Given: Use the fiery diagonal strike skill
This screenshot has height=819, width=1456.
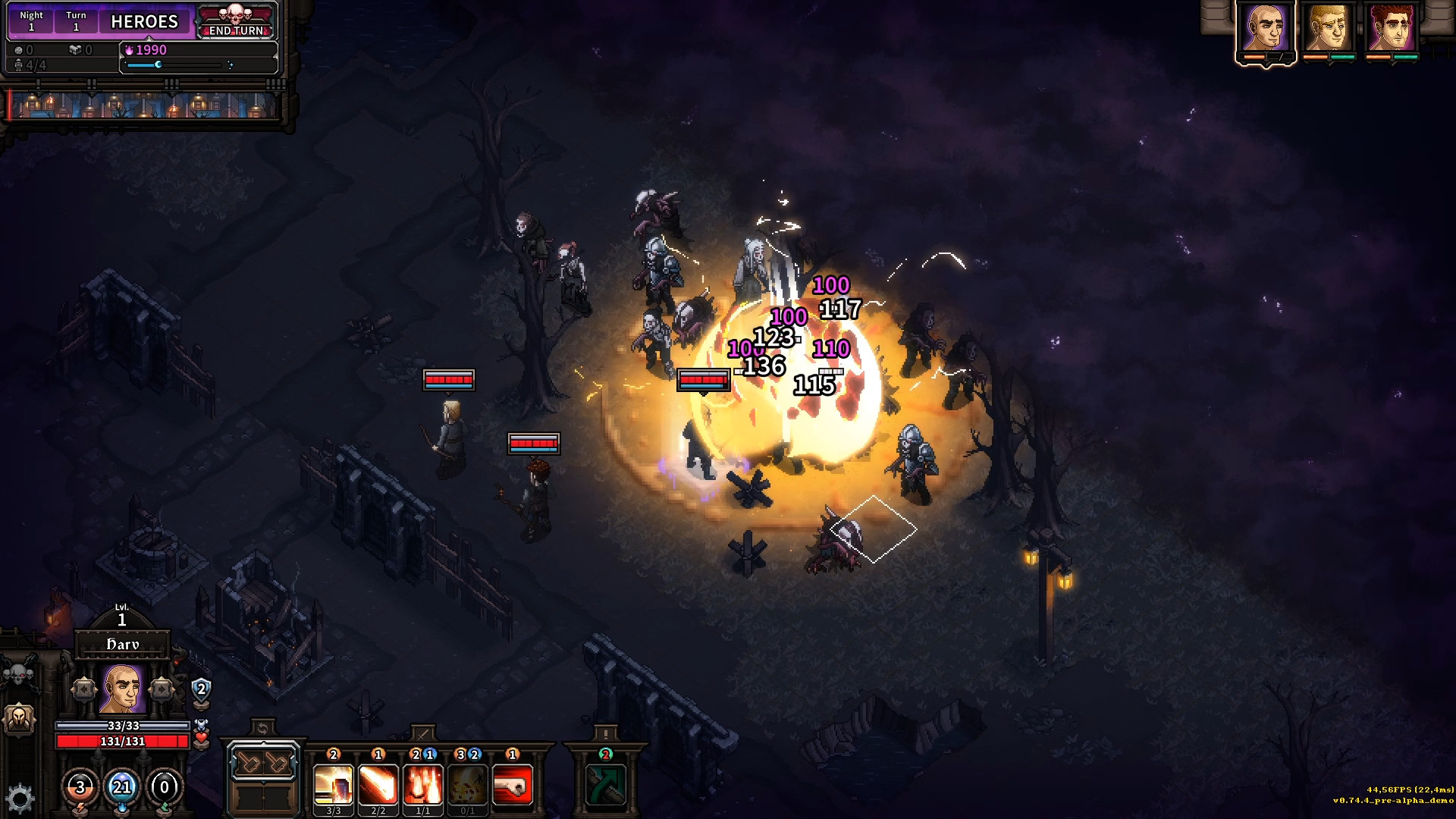Looking at the screenshot, I should coord(378,784).
